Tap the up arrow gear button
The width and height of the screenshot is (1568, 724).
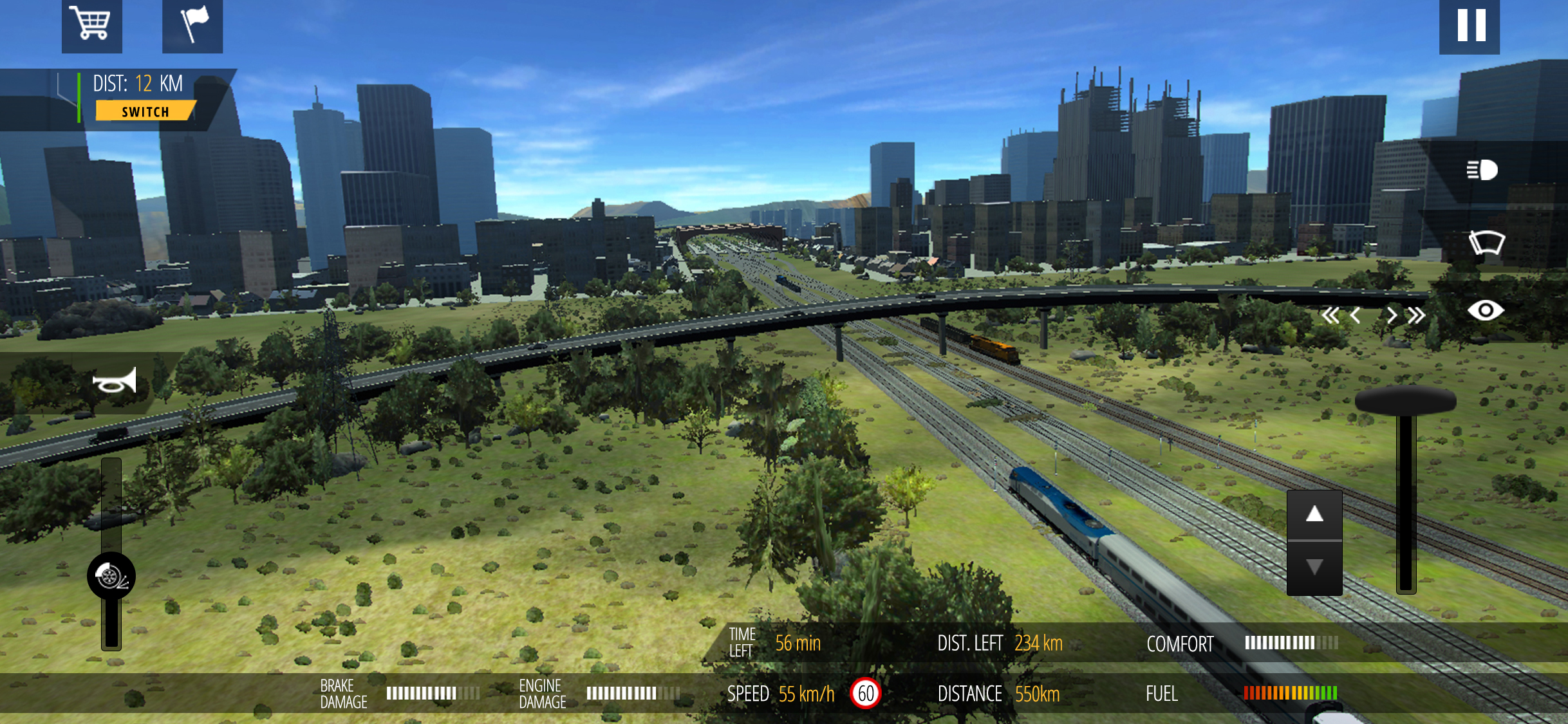(x=1314, y=515)
